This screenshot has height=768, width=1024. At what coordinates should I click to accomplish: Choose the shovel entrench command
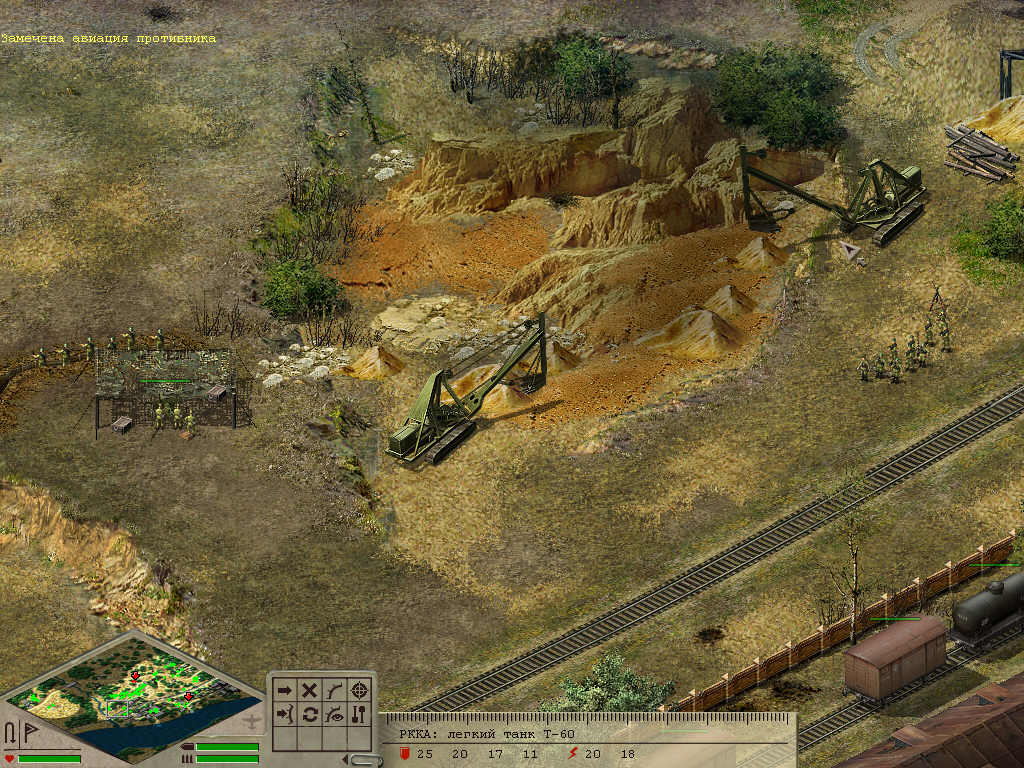point(360,715)
